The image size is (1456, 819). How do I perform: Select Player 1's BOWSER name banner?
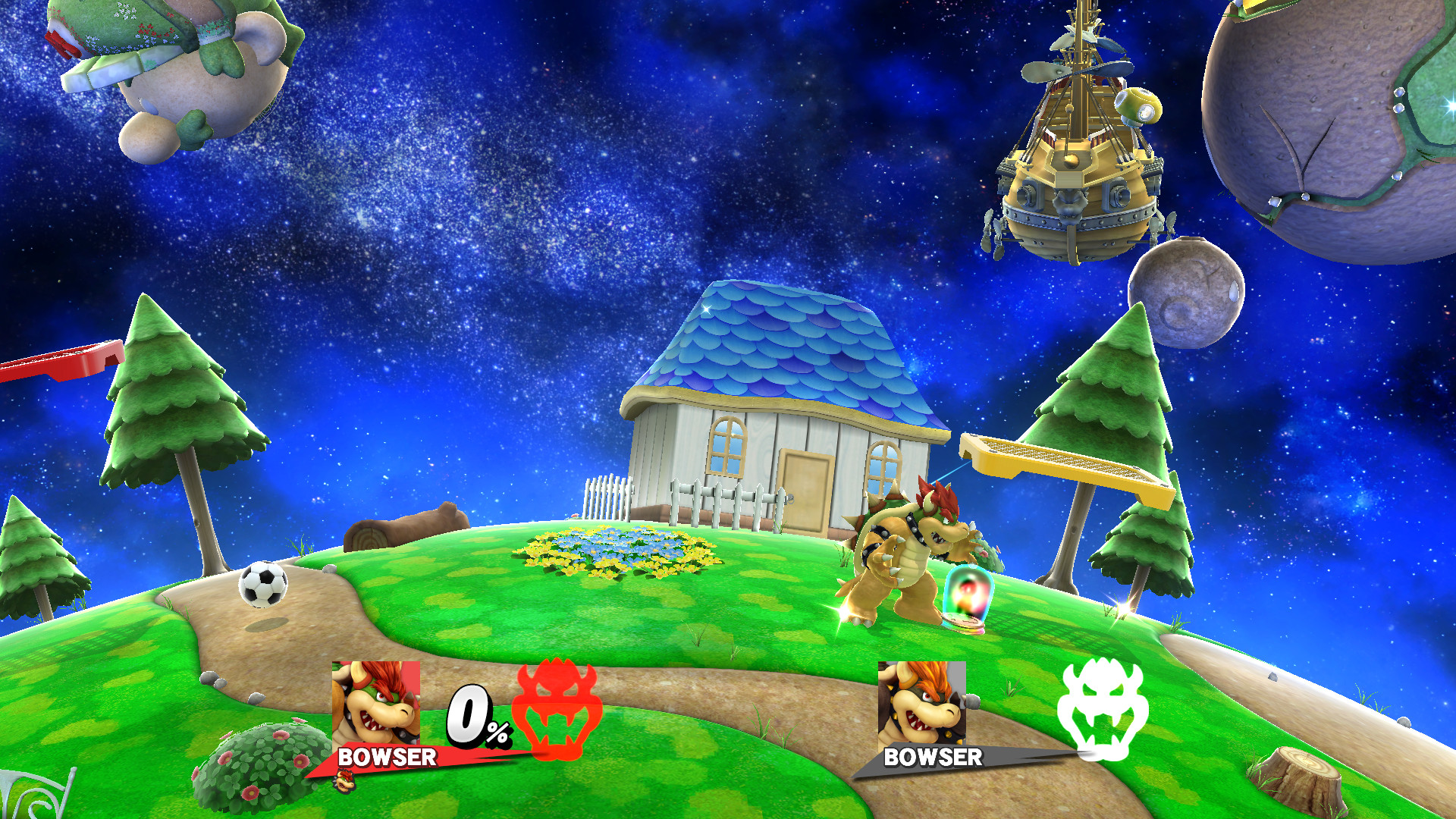[387, 757]
